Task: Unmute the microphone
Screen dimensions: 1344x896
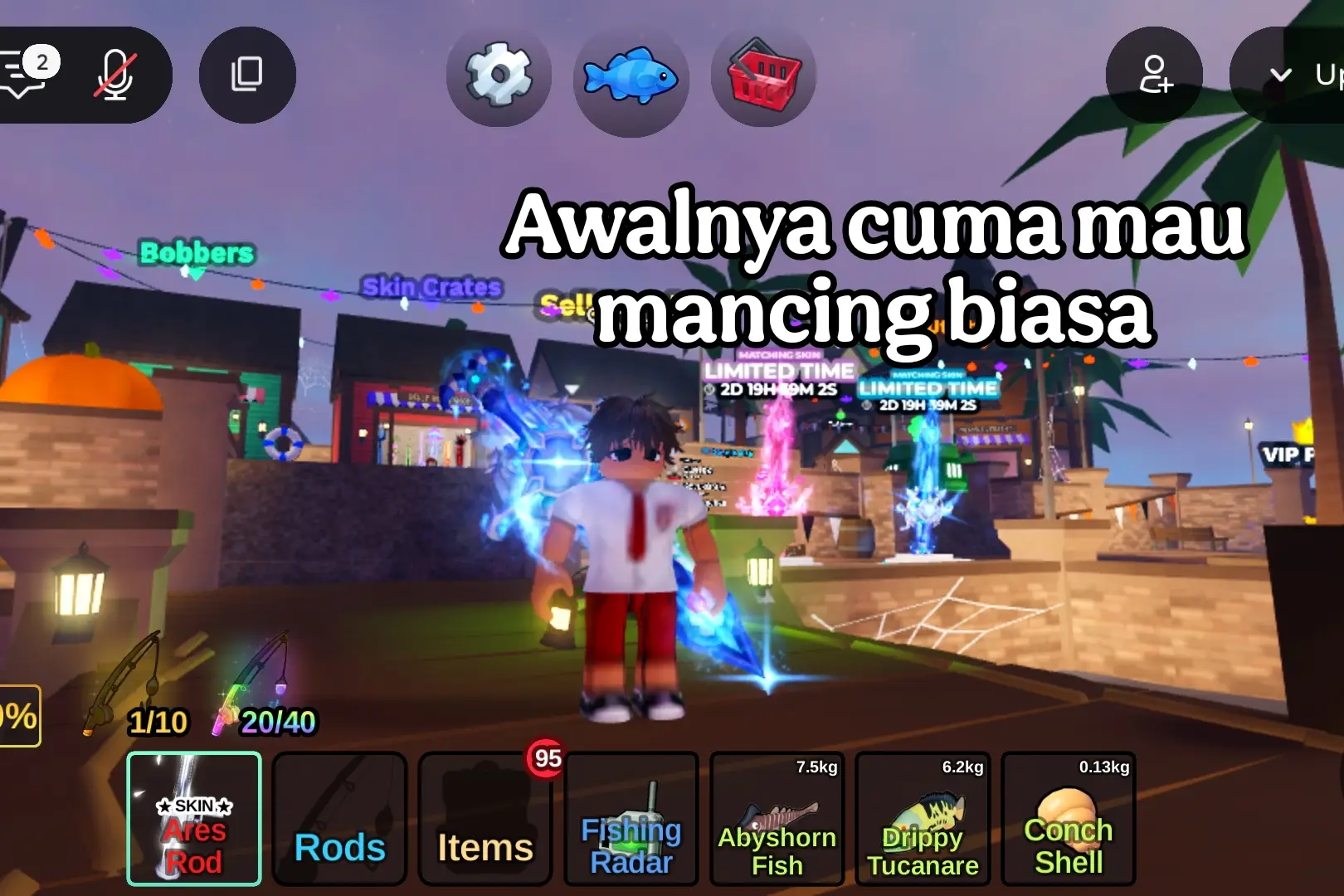Action: tap(116, 73)
